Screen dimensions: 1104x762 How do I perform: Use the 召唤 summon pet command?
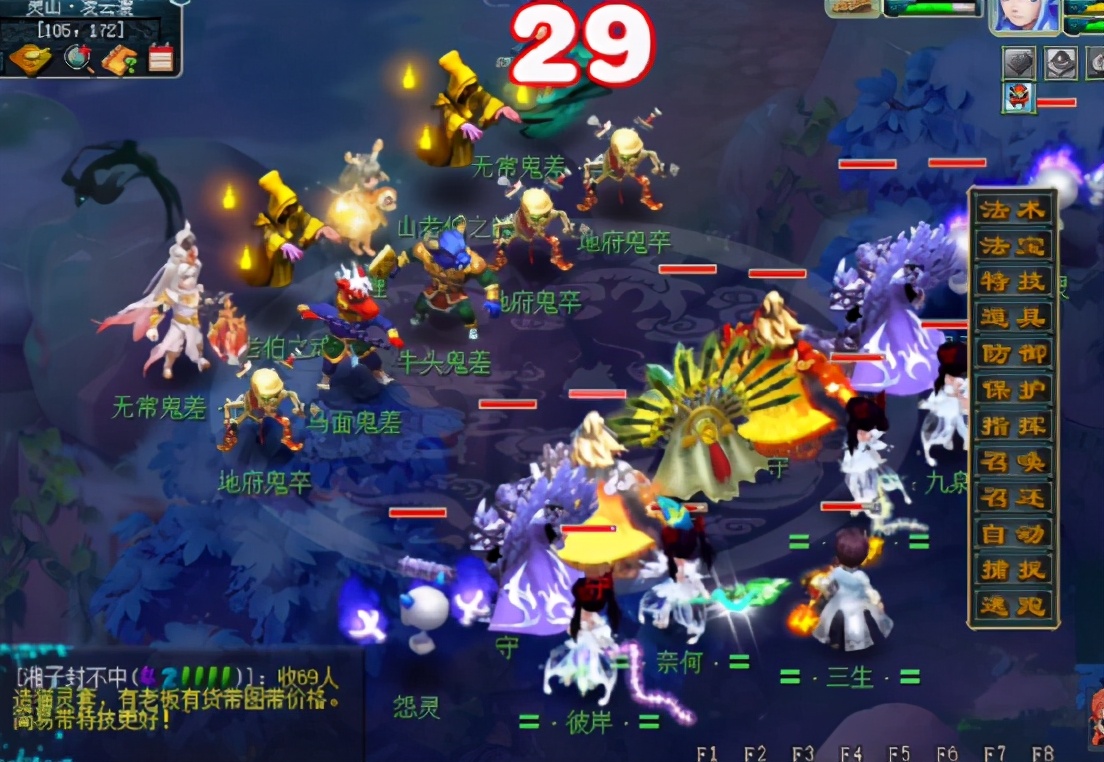[1012, 462]
